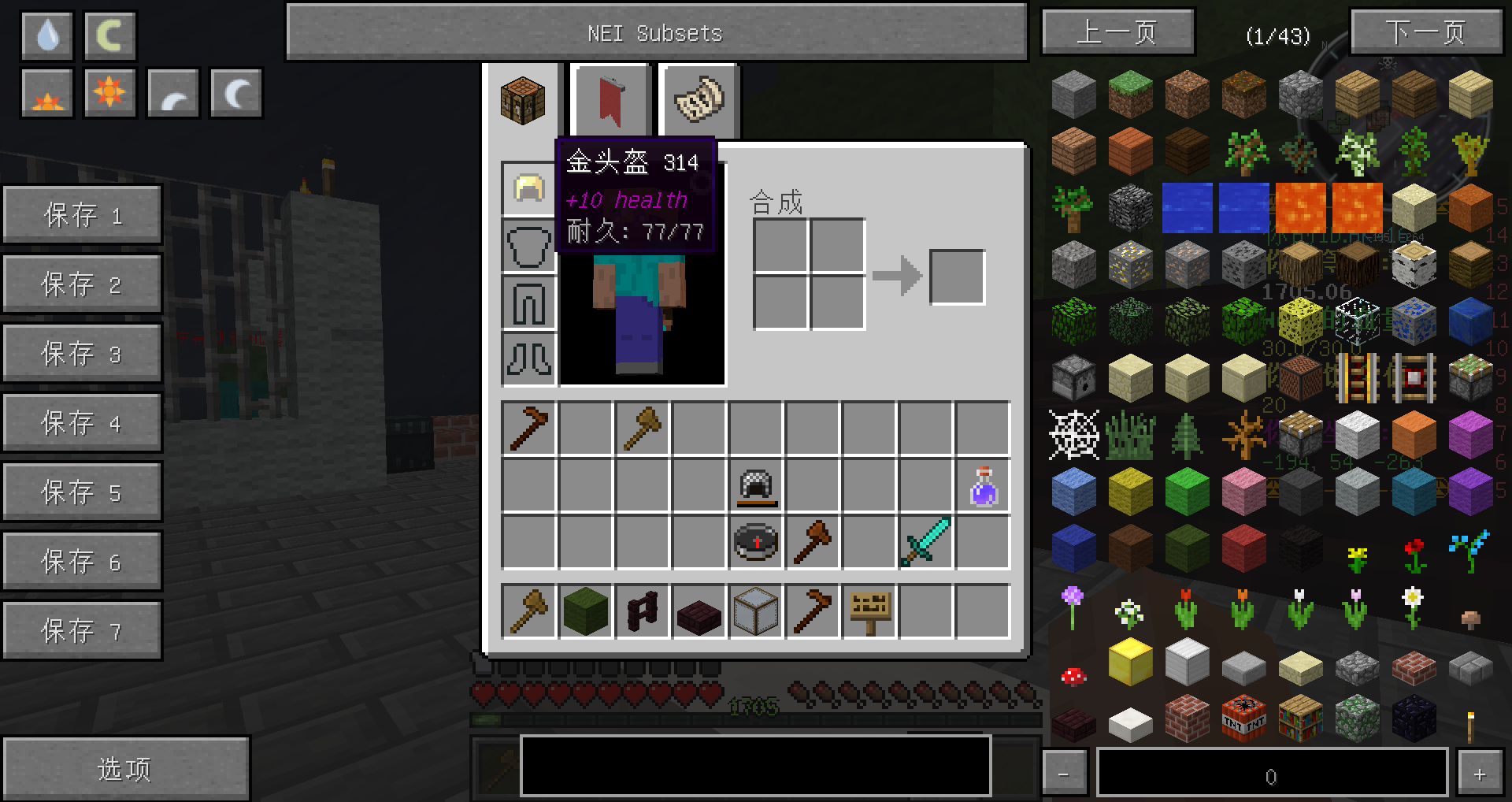1512x802 pixels.
Task: Open the map scroll tab
Action: click(x=699, y=101)
